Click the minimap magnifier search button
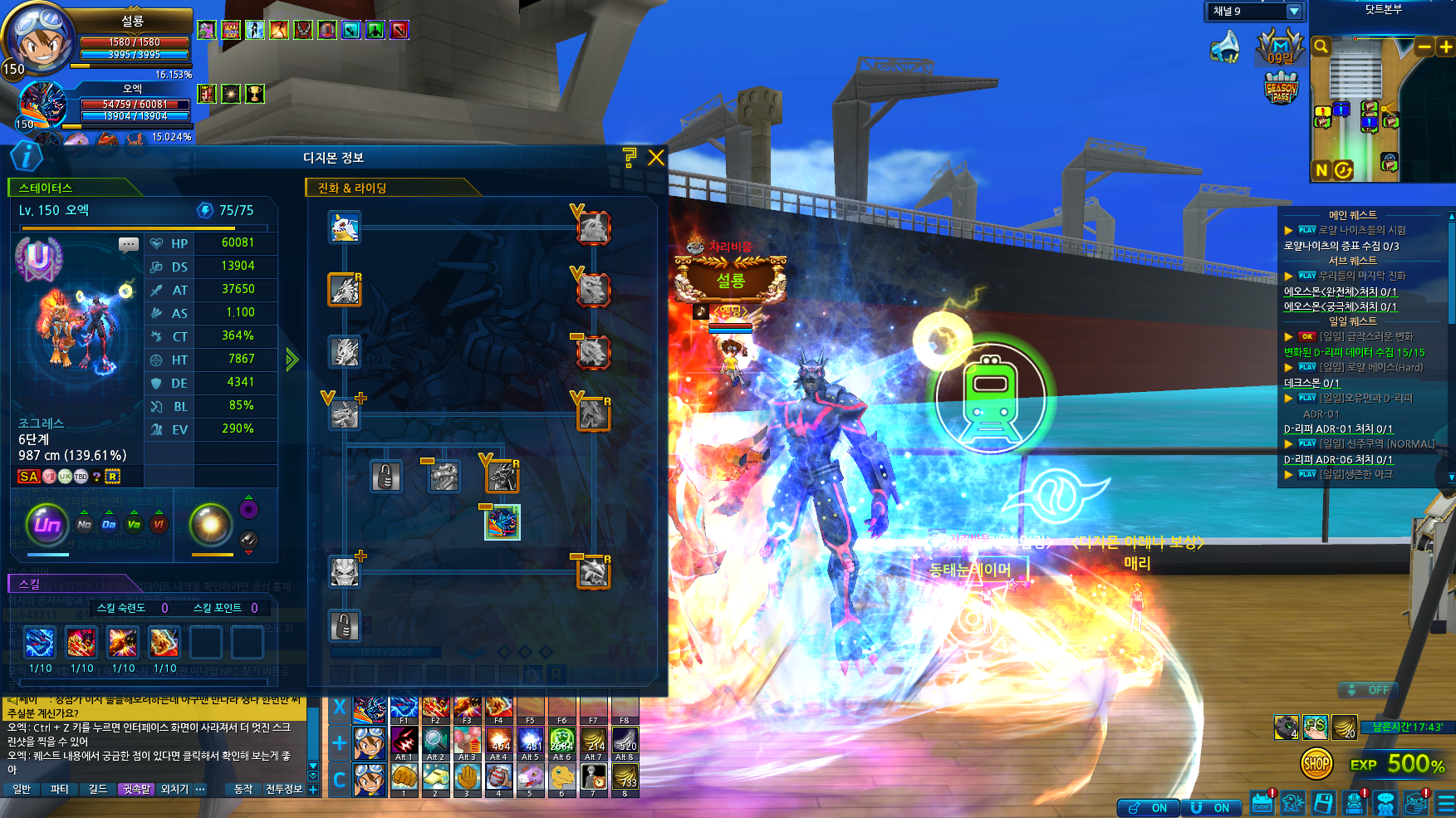The width and height of the screenshot is (1456, 818). pyautogui.click(x=1321, y=47)
